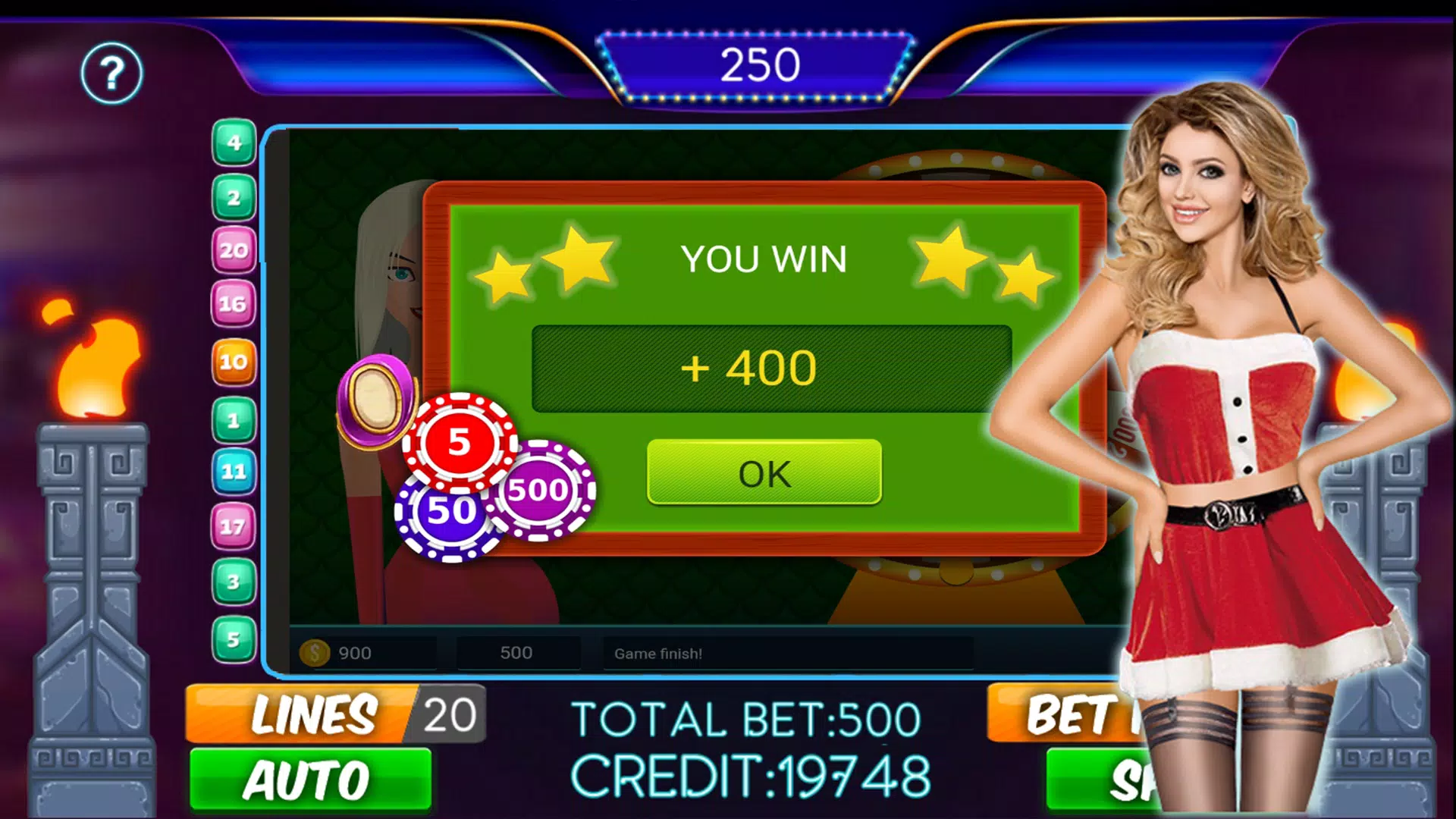Select the green payline 3 marker

pyautogui.click(x=234, y=582)
